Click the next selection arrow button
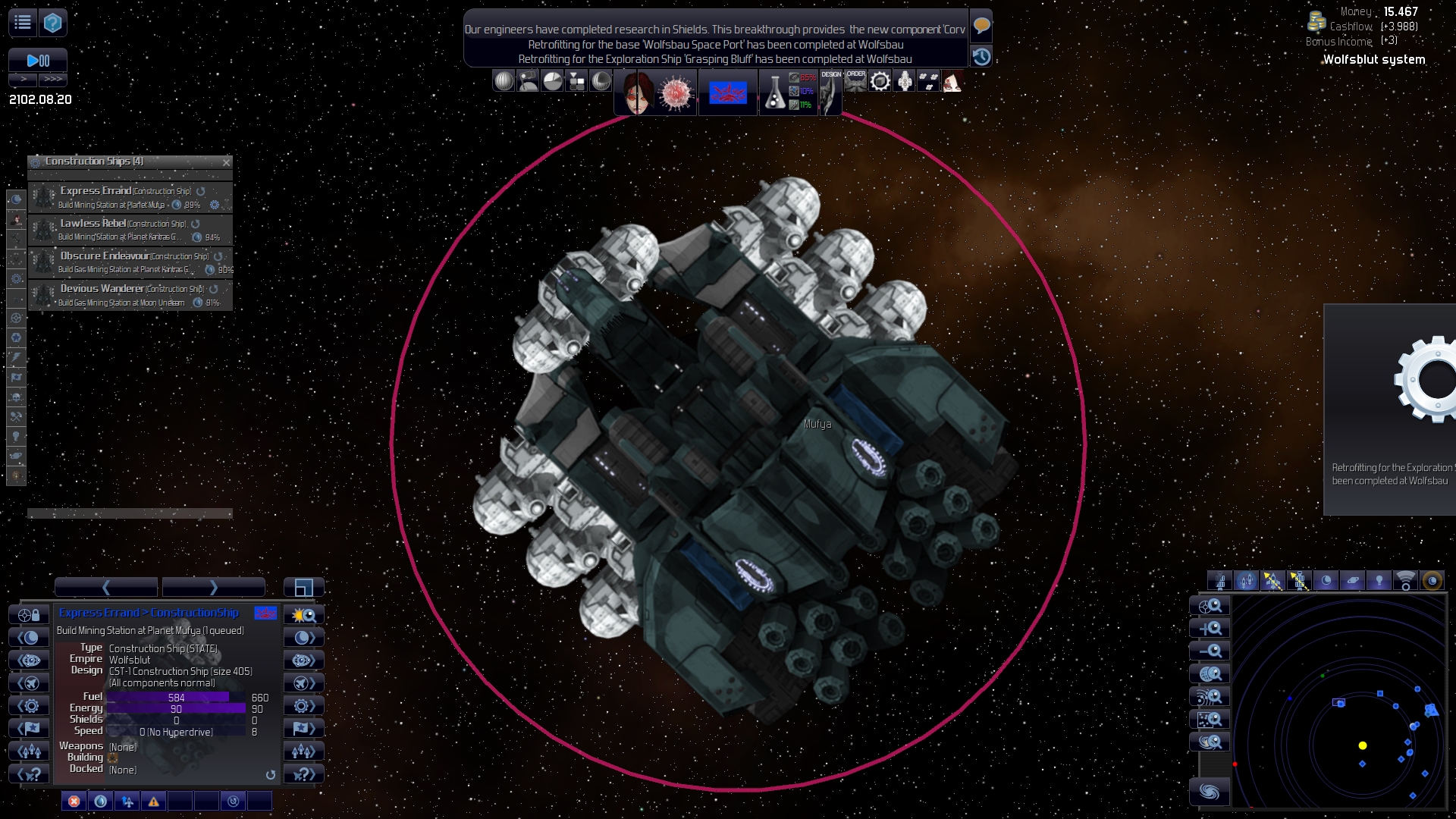This screenshot has height=819, width=1456. 214,588
